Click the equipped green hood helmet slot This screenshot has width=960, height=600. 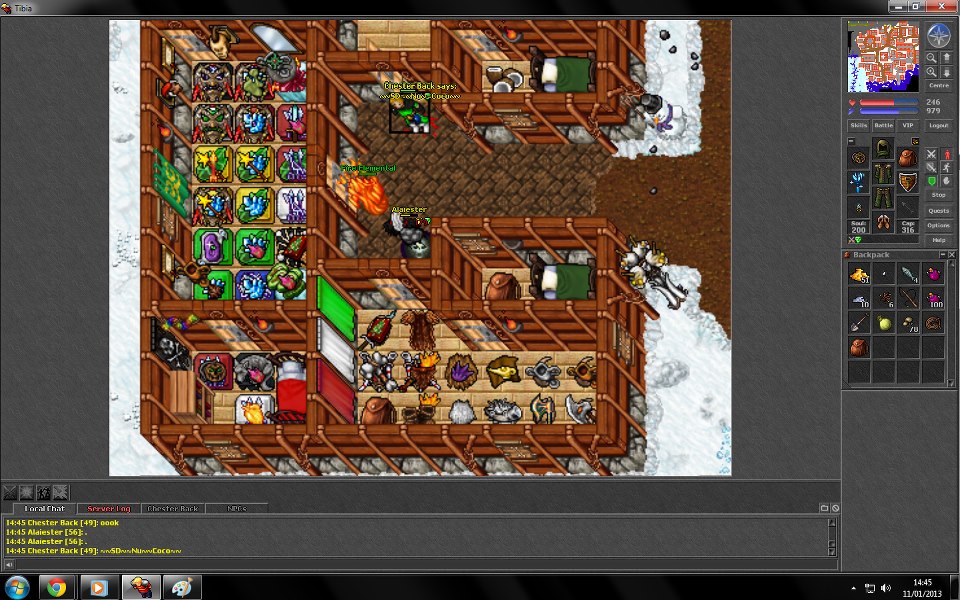pyautogui.click(x=883, y=149)
